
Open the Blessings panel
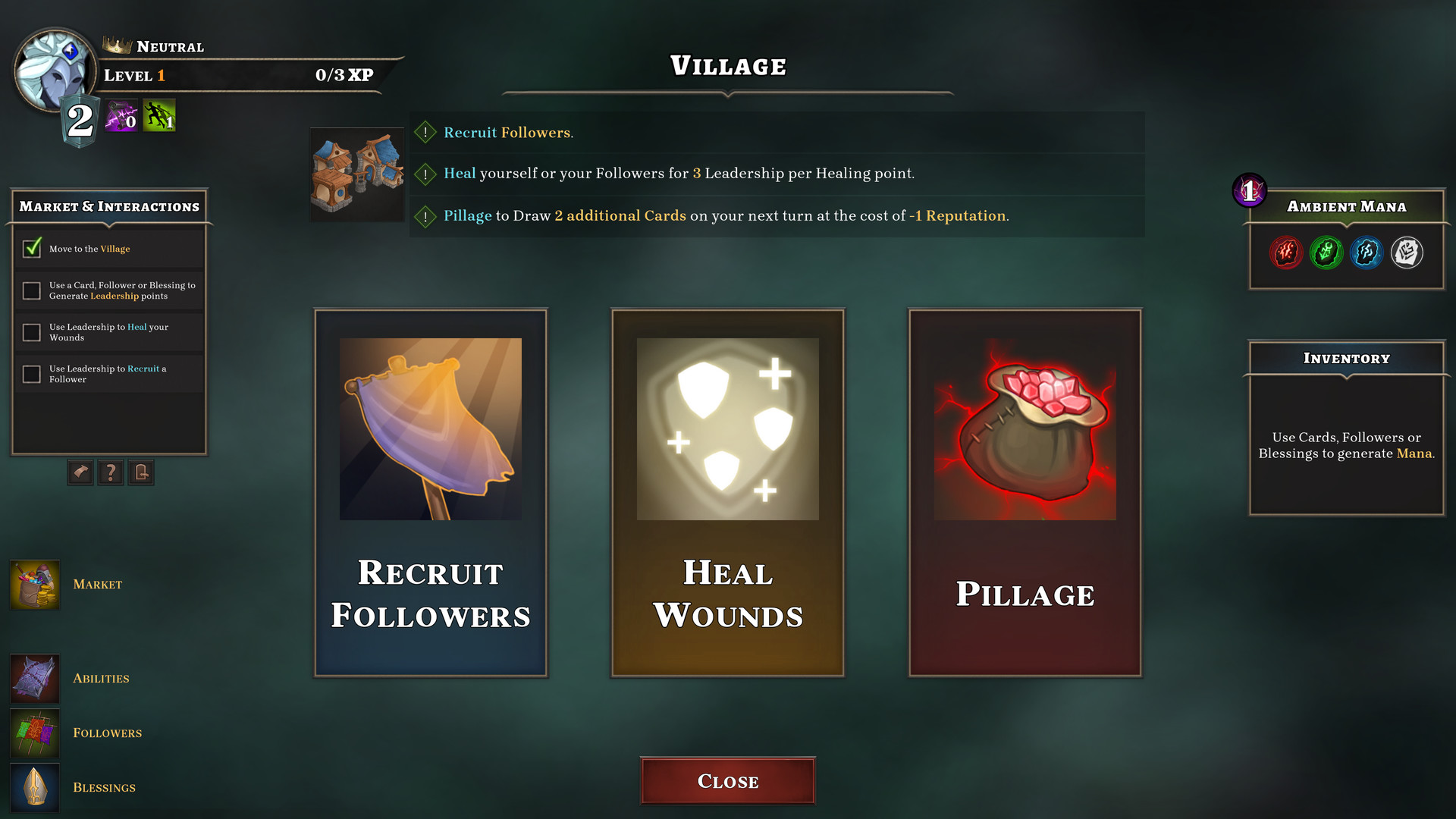pos(34,787)
